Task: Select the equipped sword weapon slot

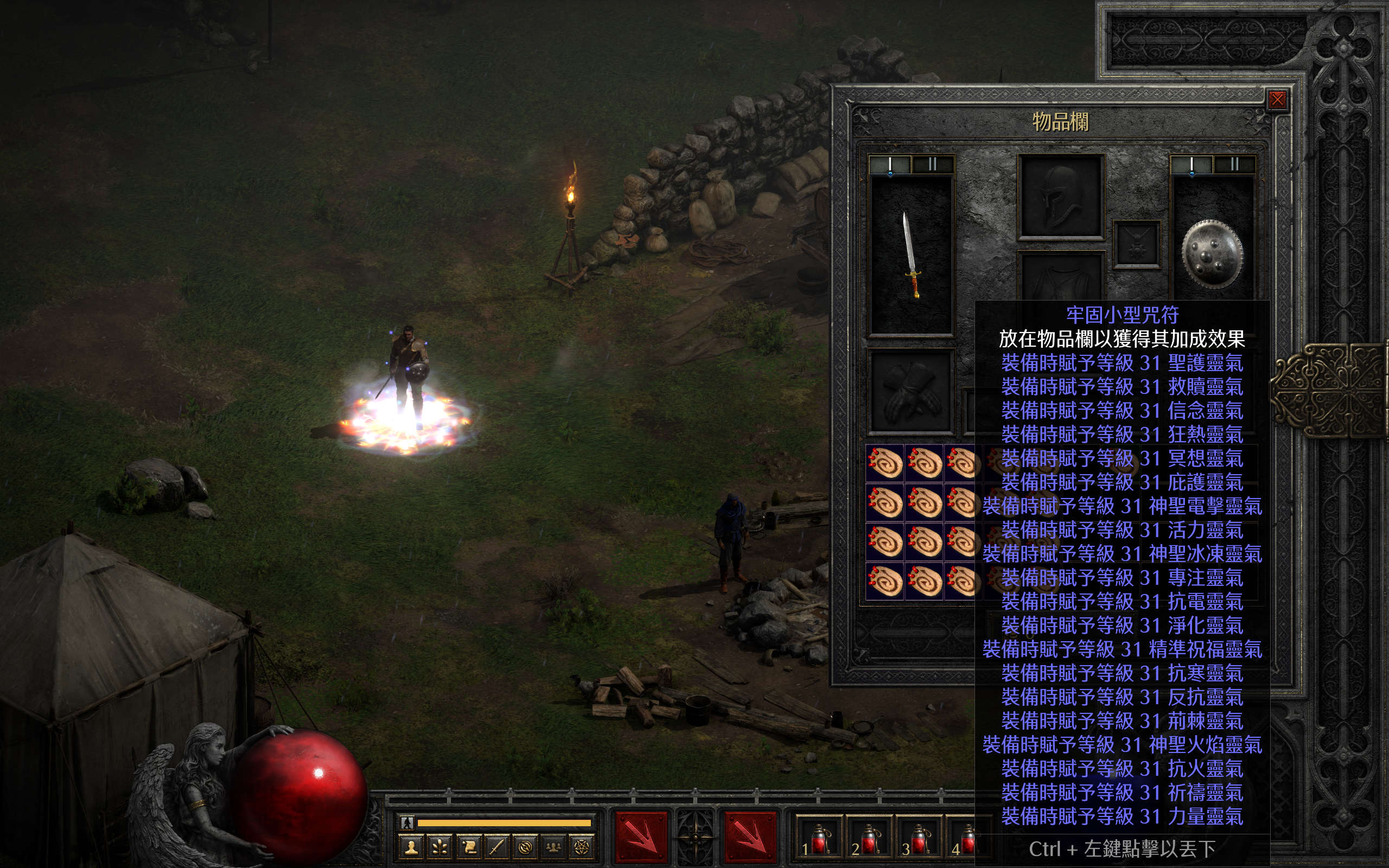Action: click(x=912, y=255)
